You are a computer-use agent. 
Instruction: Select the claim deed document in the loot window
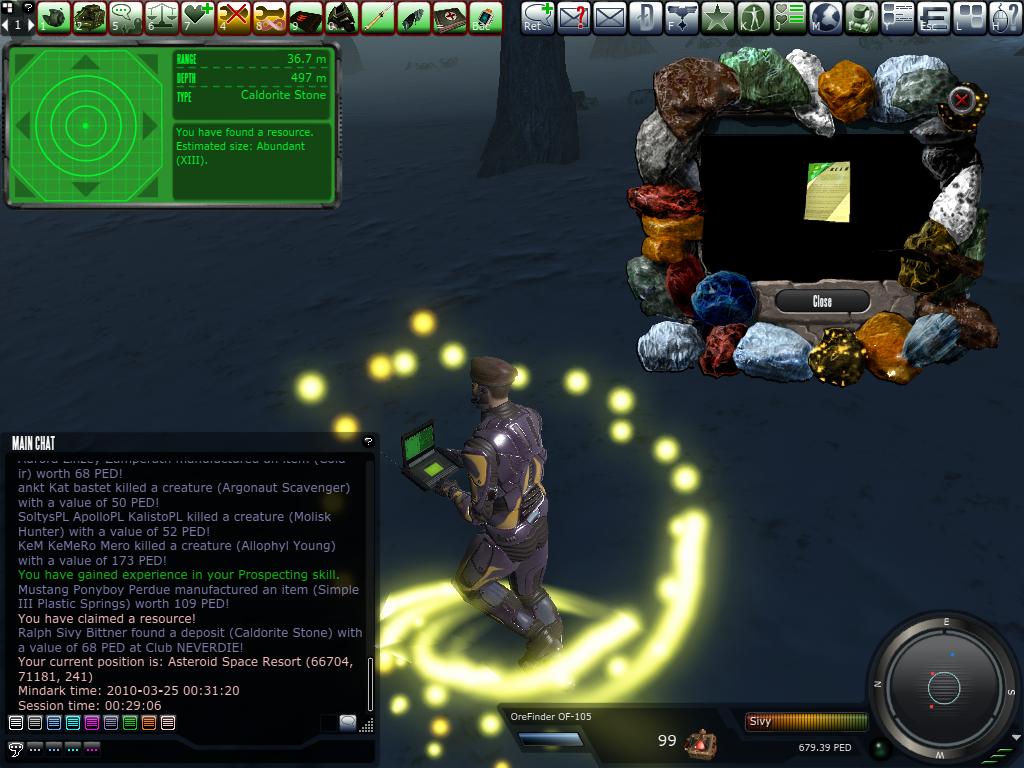coord(828,191)
